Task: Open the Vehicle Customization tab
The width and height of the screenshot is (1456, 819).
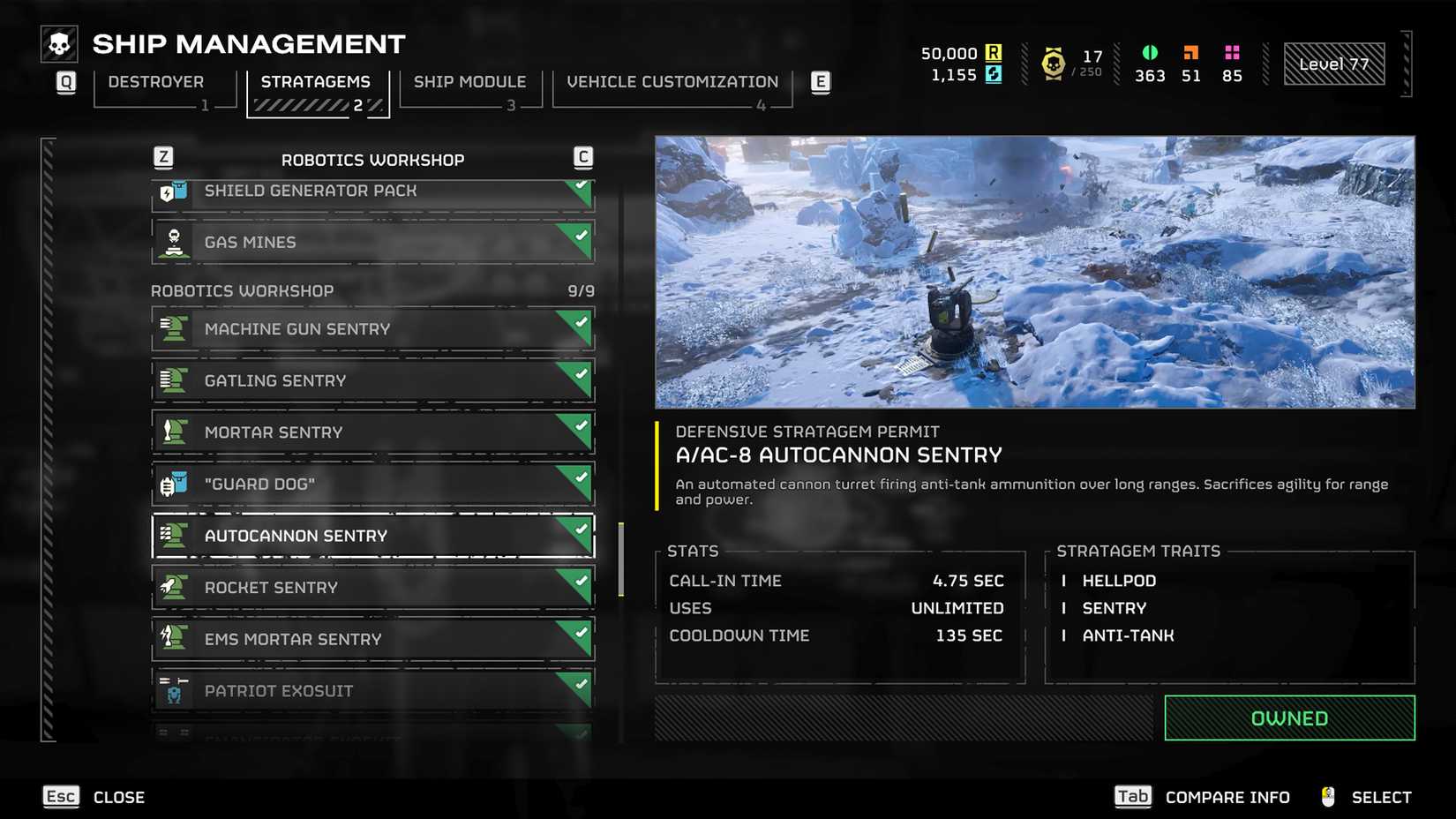Action: click(672, 84)
